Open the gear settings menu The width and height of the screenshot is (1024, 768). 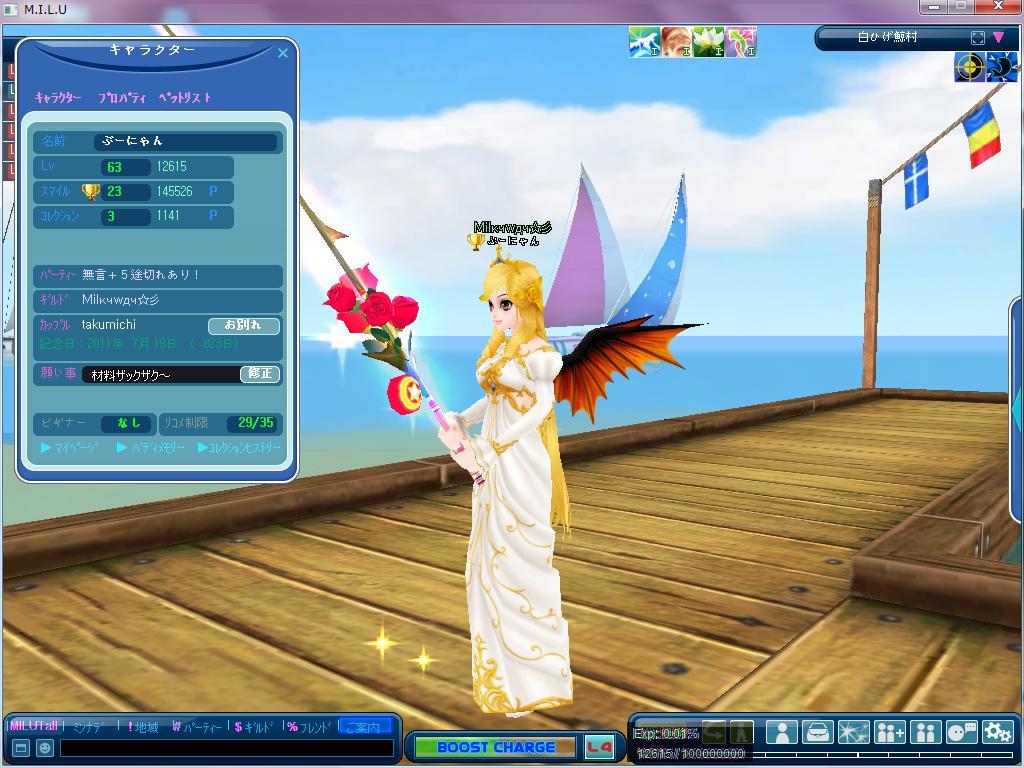click(997, 733)
